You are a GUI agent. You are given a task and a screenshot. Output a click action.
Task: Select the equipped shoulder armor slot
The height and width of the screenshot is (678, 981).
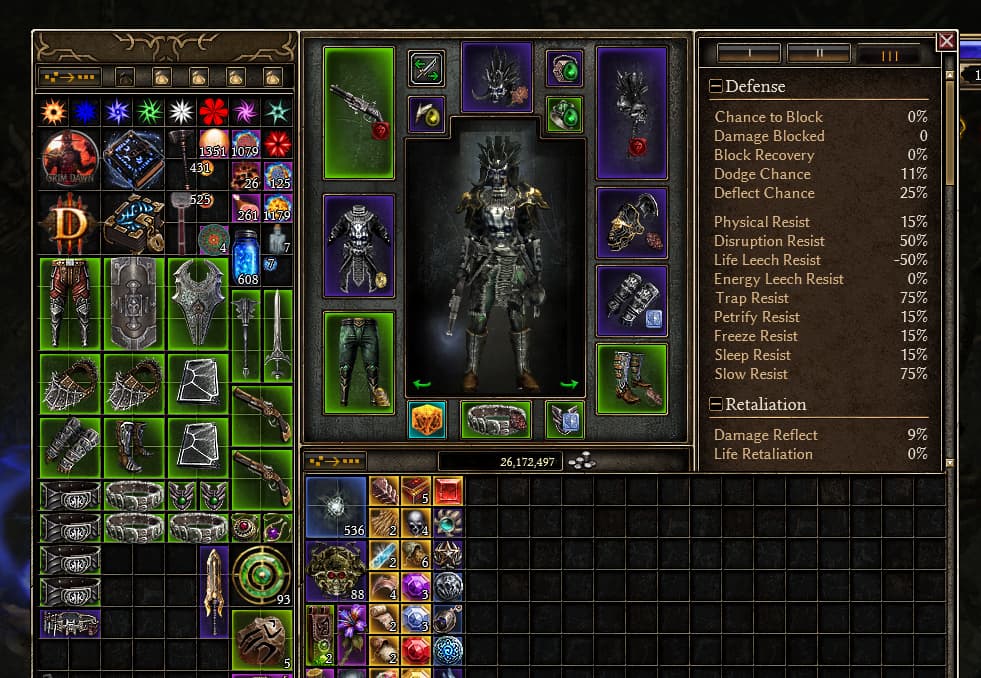pos(631,222)
